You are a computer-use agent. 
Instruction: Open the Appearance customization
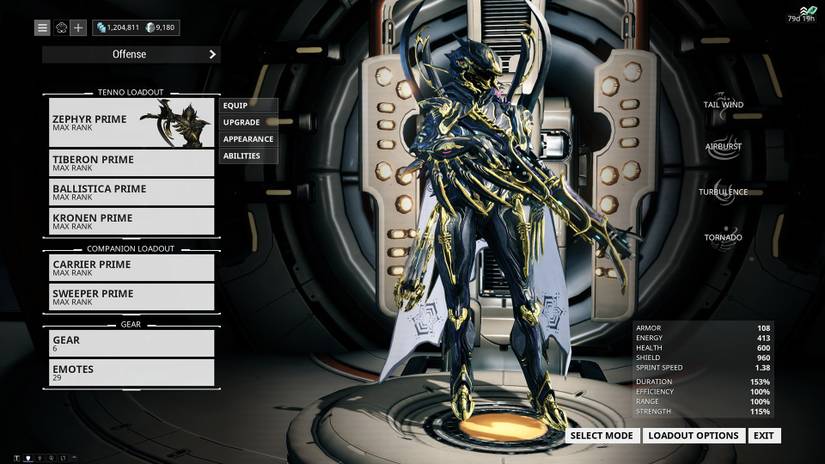pyautogui.click(x=248, y=139)
